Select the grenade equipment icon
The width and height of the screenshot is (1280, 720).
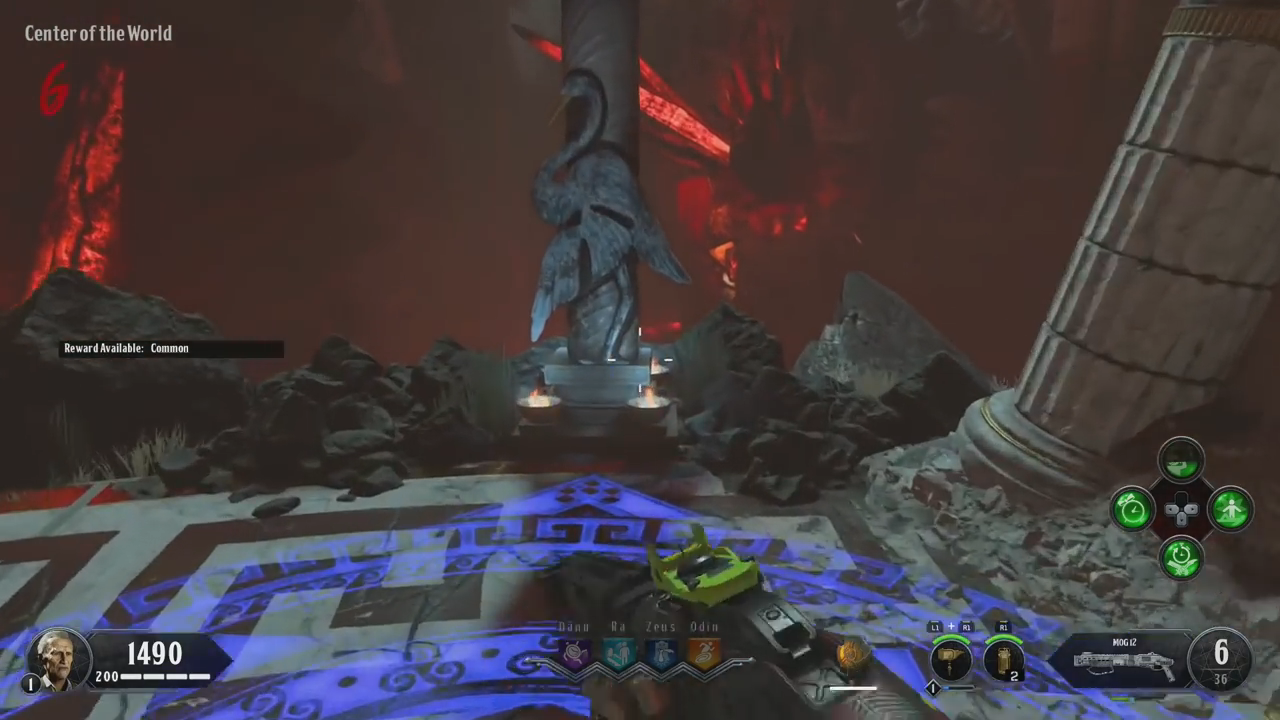coord(1003,661)
